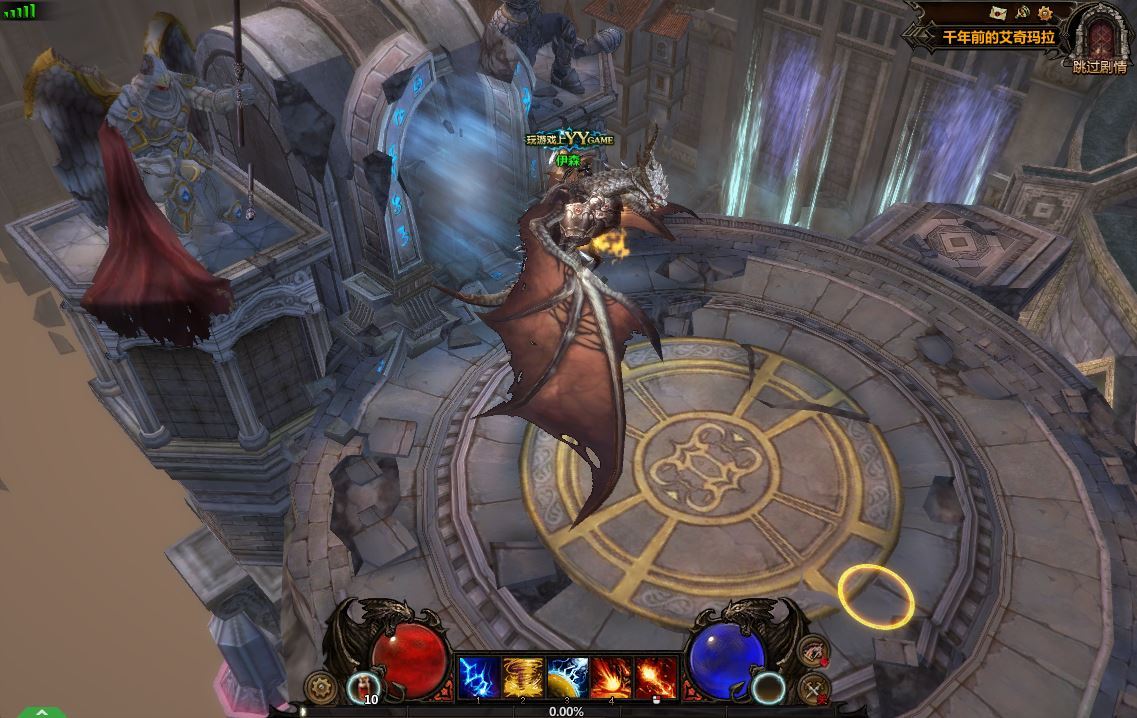The image size is (1137, 718).
Task: Expand the green up-arrow tab
Action: [x=41, y=712]
